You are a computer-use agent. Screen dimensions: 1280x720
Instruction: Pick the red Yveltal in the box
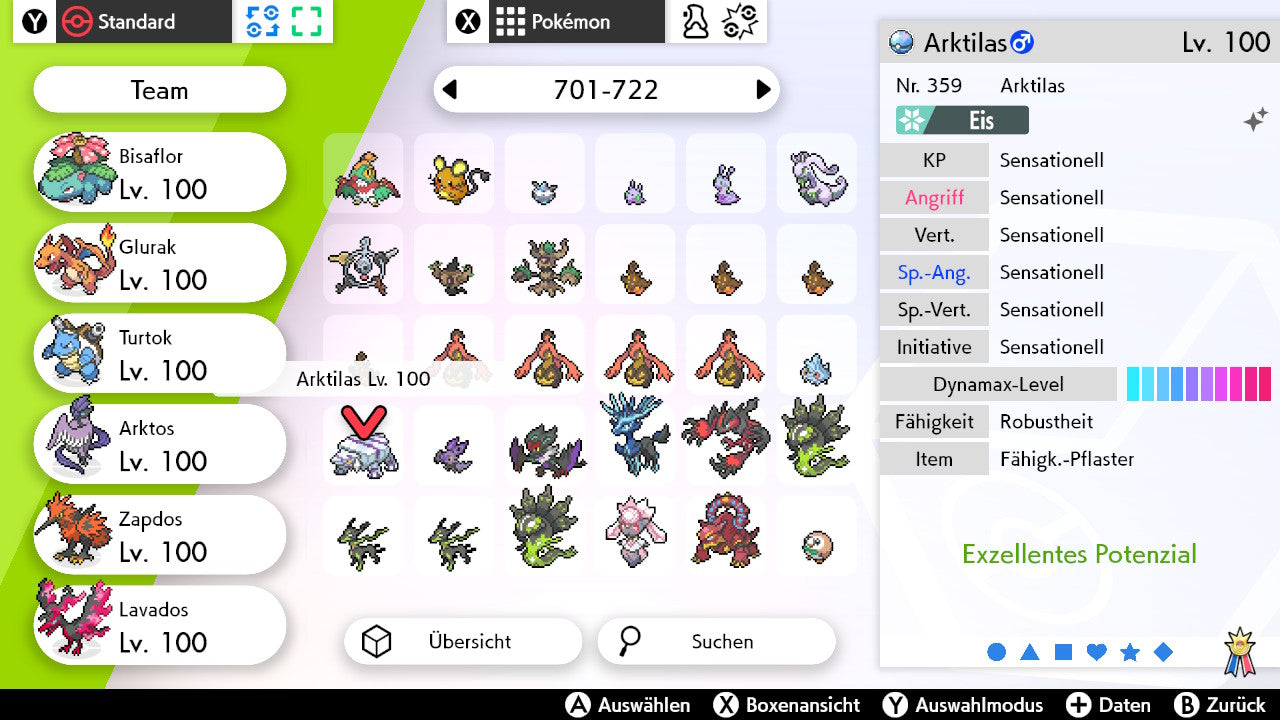726,437
